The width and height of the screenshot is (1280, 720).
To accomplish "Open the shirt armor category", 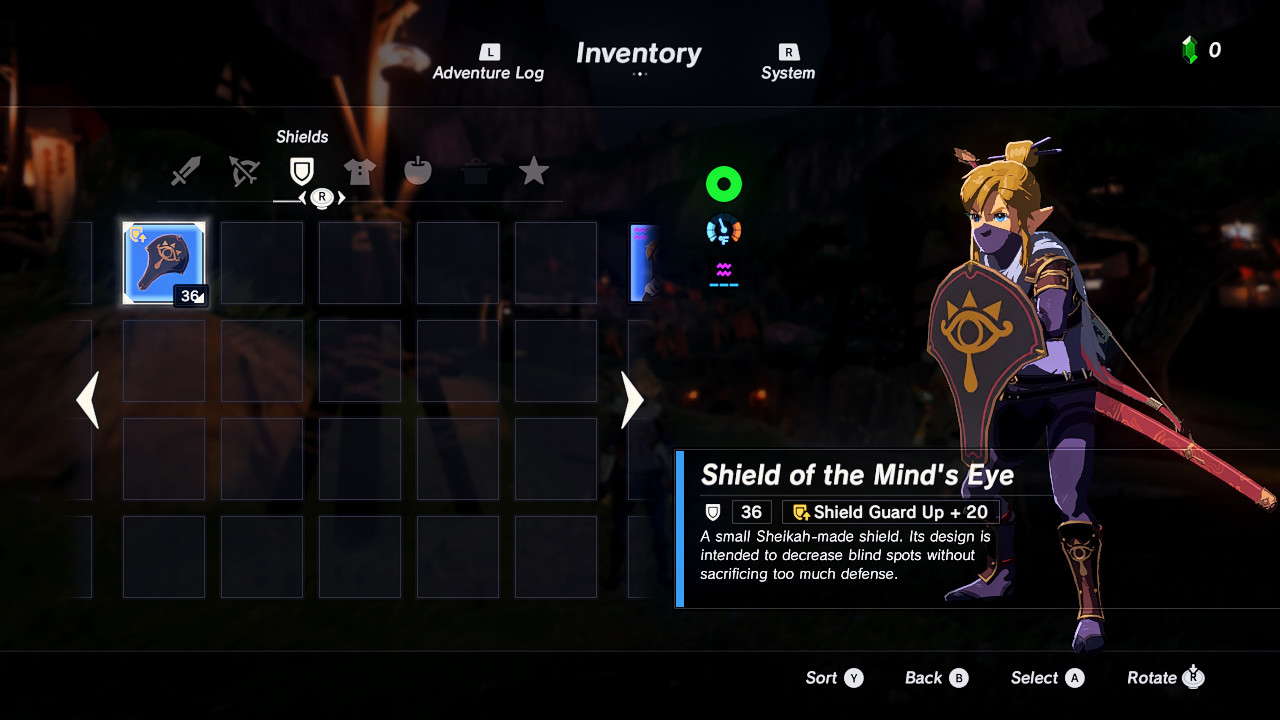I will click(360, 170).
